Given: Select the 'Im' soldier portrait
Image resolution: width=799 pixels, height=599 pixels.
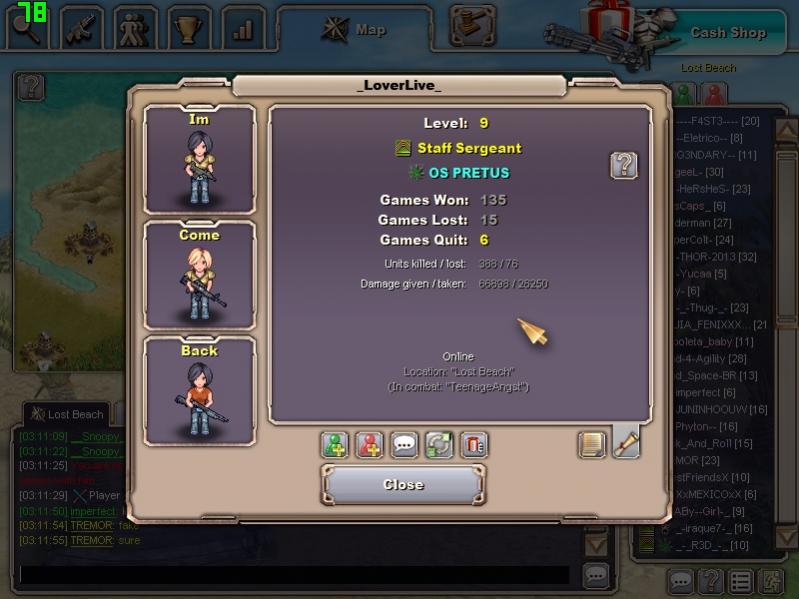Looking at the screenshot, I should (199, 160).
